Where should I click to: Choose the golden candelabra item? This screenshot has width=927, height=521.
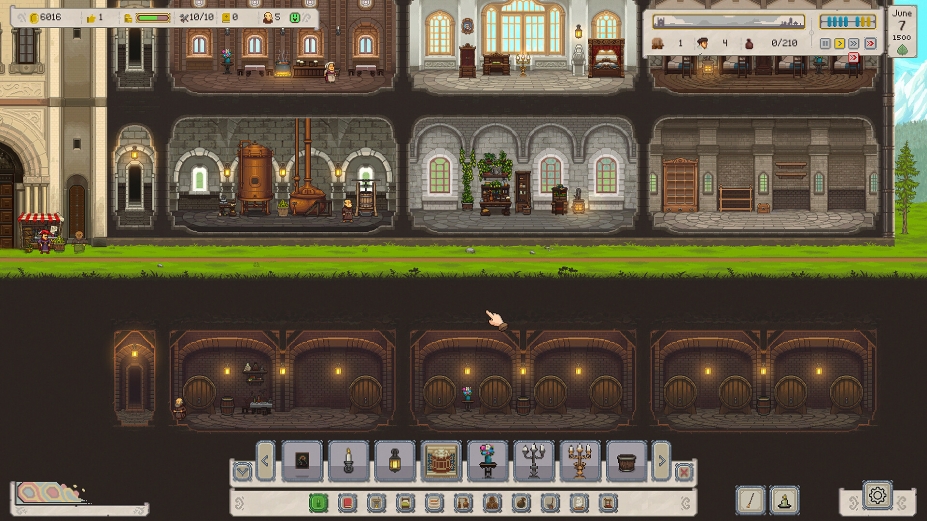click(580, 461)
